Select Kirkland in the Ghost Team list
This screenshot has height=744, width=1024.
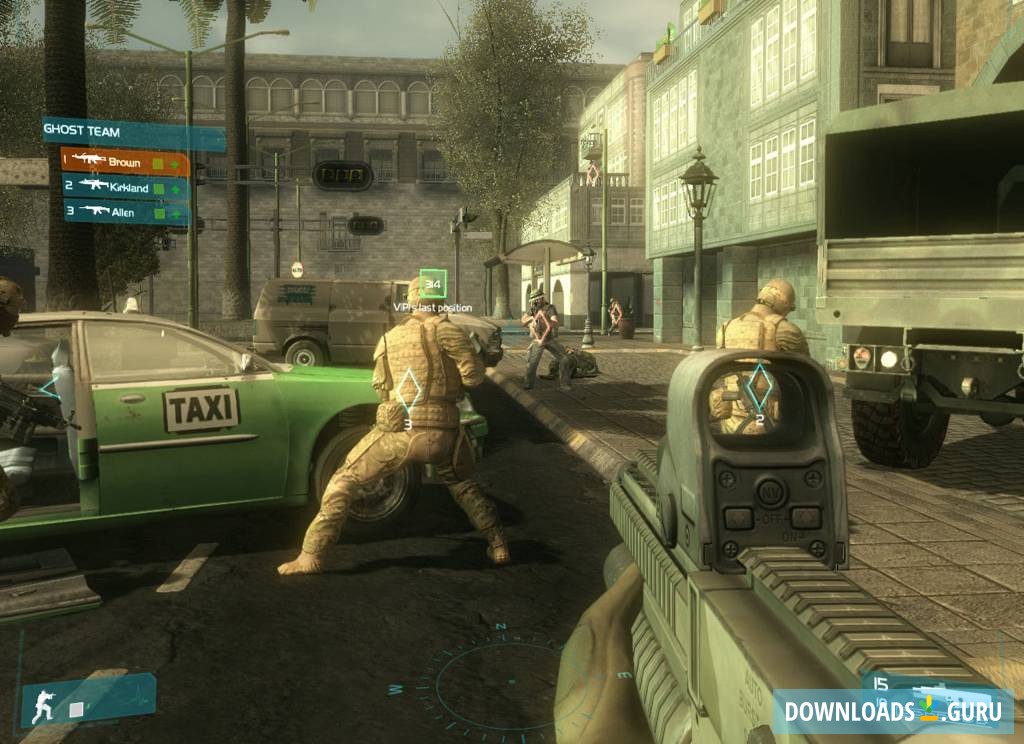126,186
